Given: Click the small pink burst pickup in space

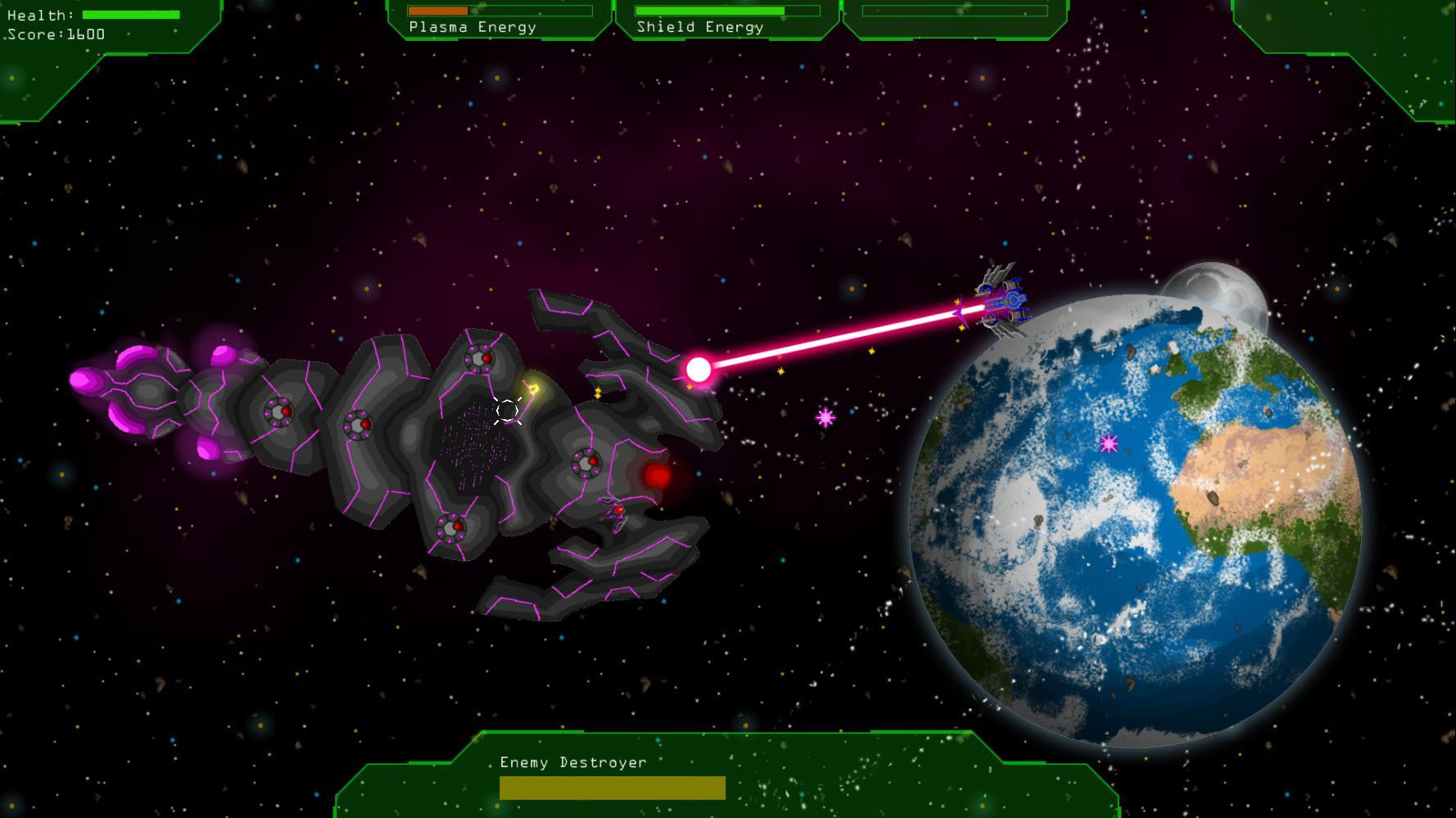Looking at the screenshot, I should click(825, 418).
